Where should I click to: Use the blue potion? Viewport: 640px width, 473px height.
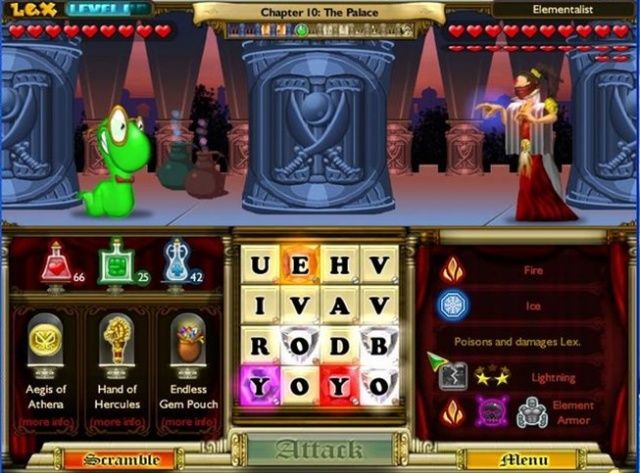coord(177,262)
